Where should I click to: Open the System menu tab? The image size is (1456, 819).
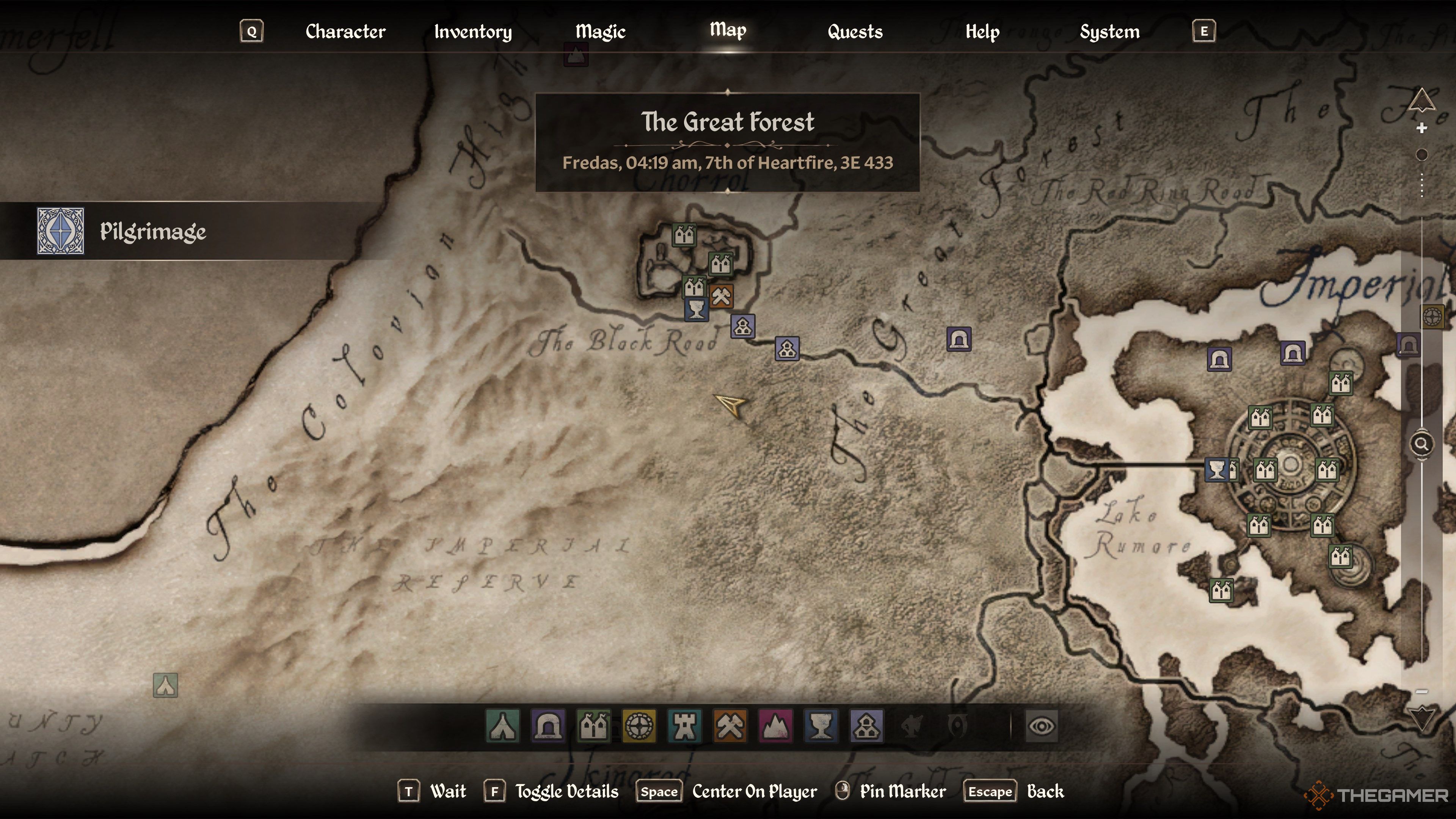(x=1109, y=31)
